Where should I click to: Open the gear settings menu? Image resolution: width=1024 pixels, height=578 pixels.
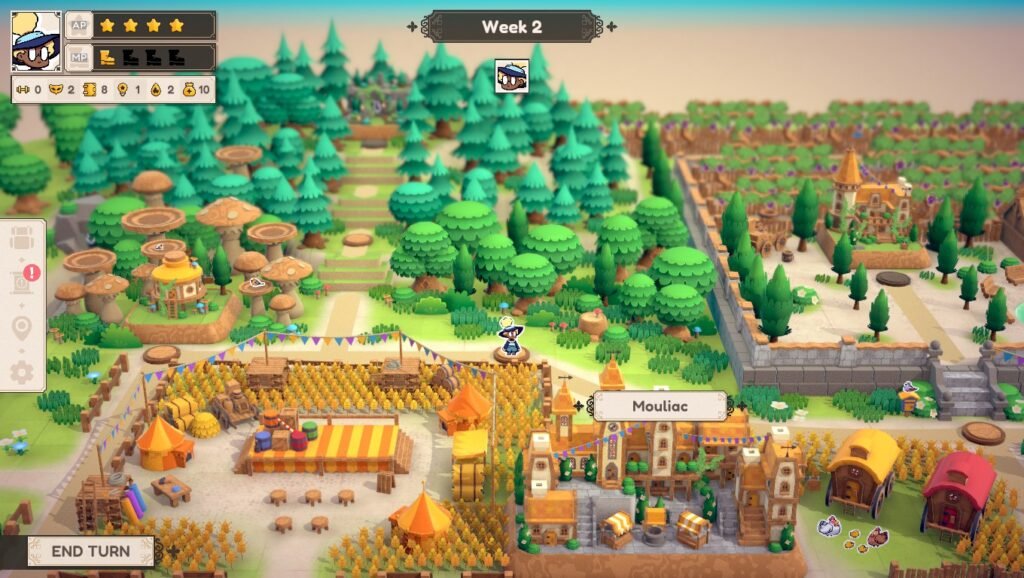click(x=22, y=372)
